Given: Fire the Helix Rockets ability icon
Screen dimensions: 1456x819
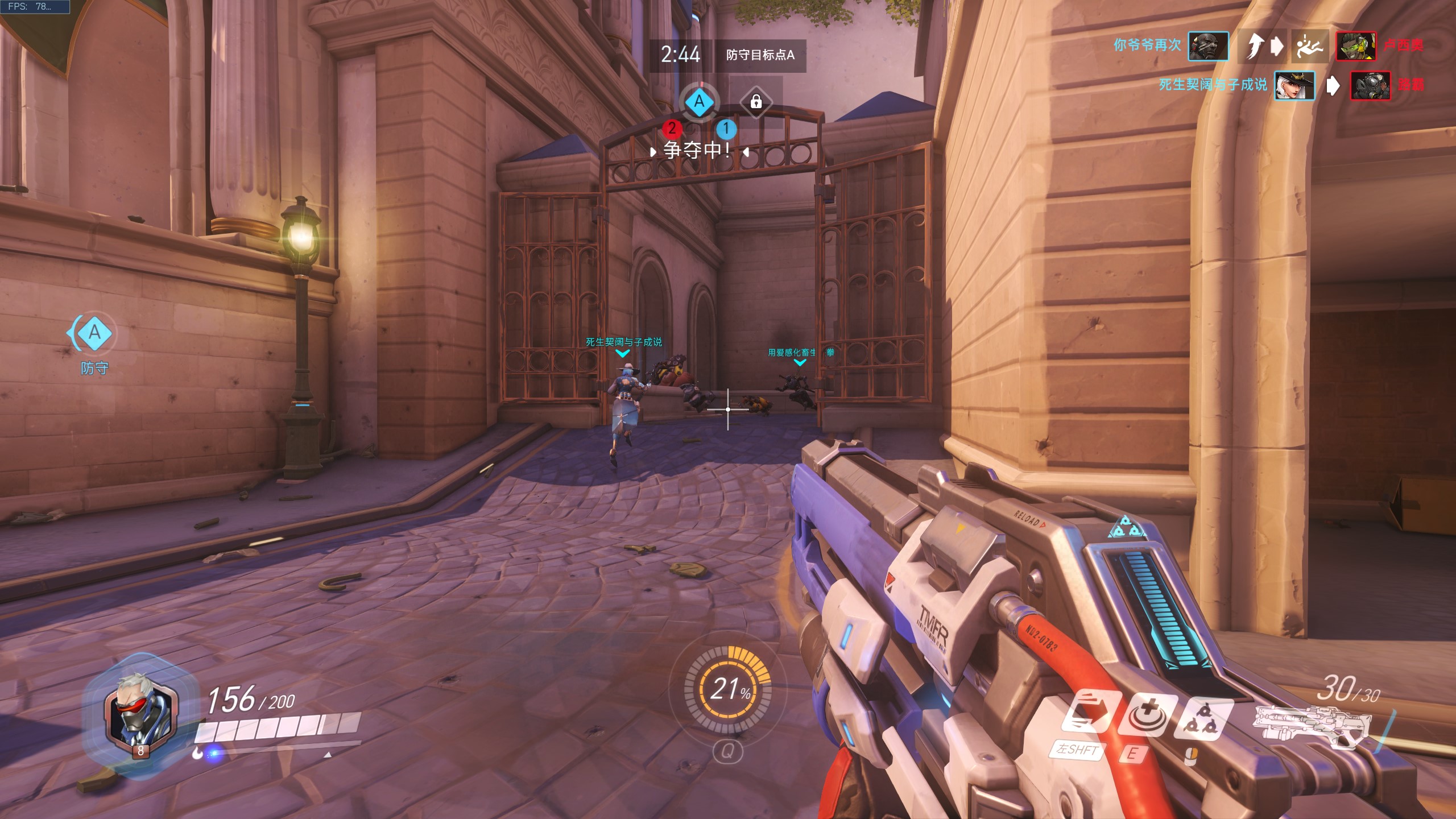Looking at the screenshot, I should coord(1205,719).
